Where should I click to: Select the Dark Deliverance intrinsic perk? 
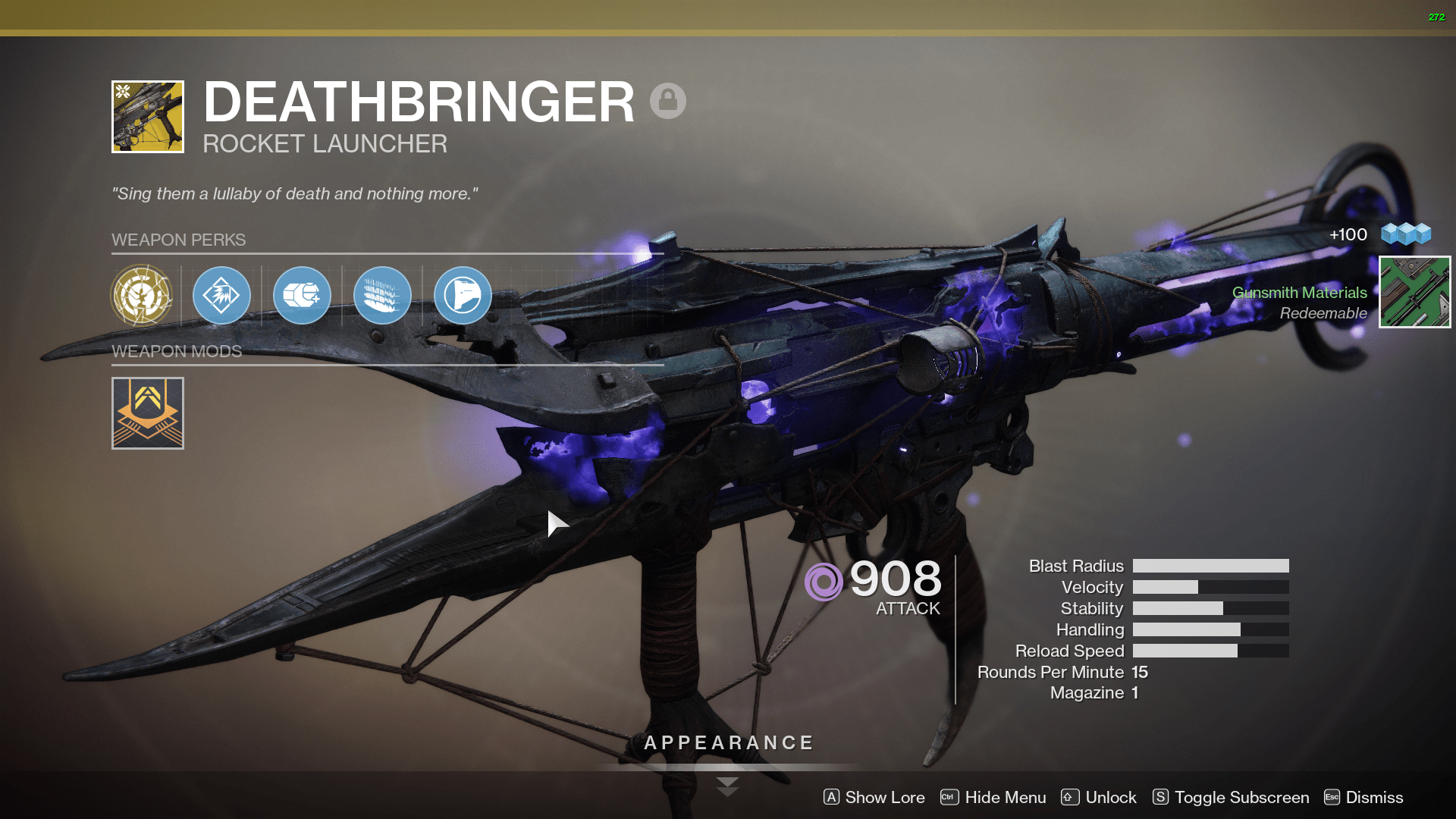(144, 296)
